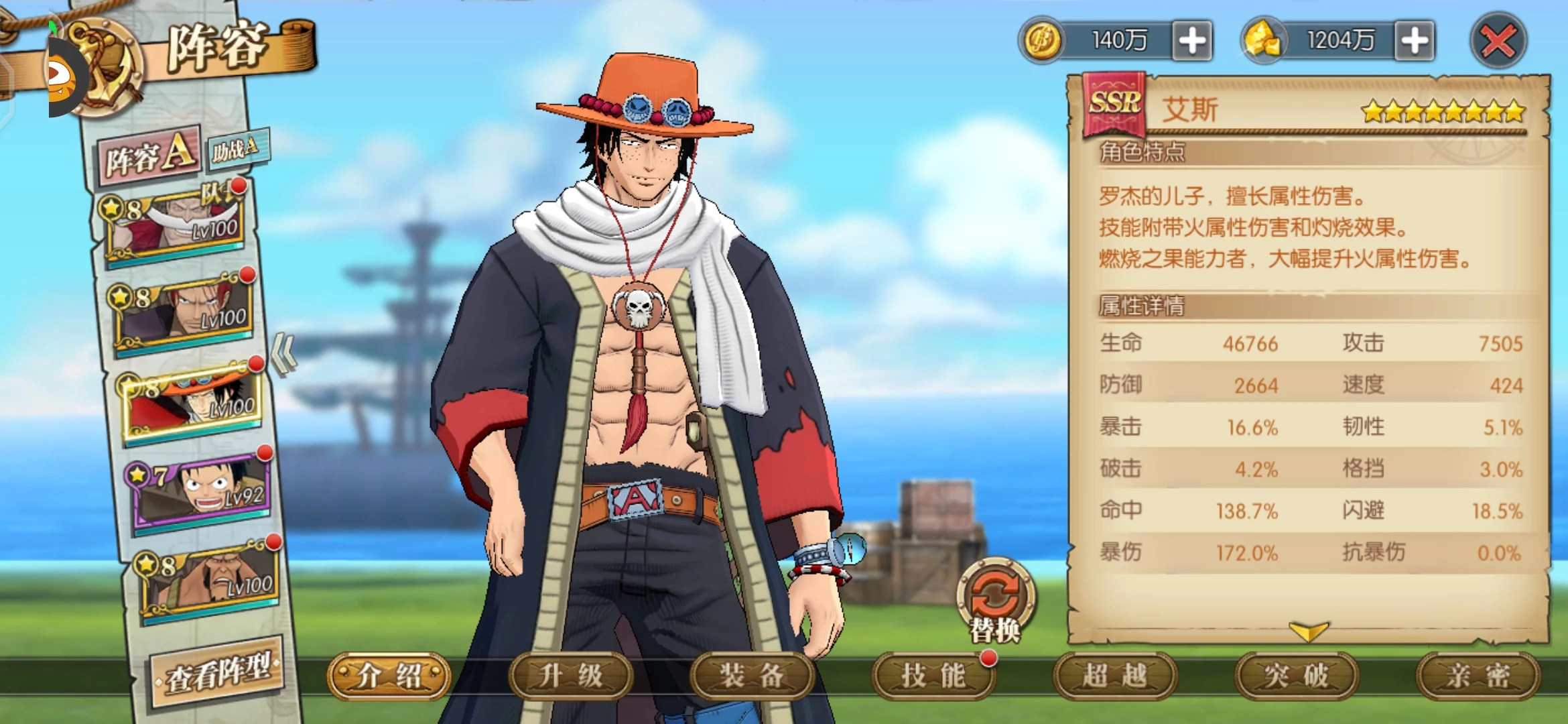
Task: Click the 替换 replace character button
Action: click(x=996, y=600)
